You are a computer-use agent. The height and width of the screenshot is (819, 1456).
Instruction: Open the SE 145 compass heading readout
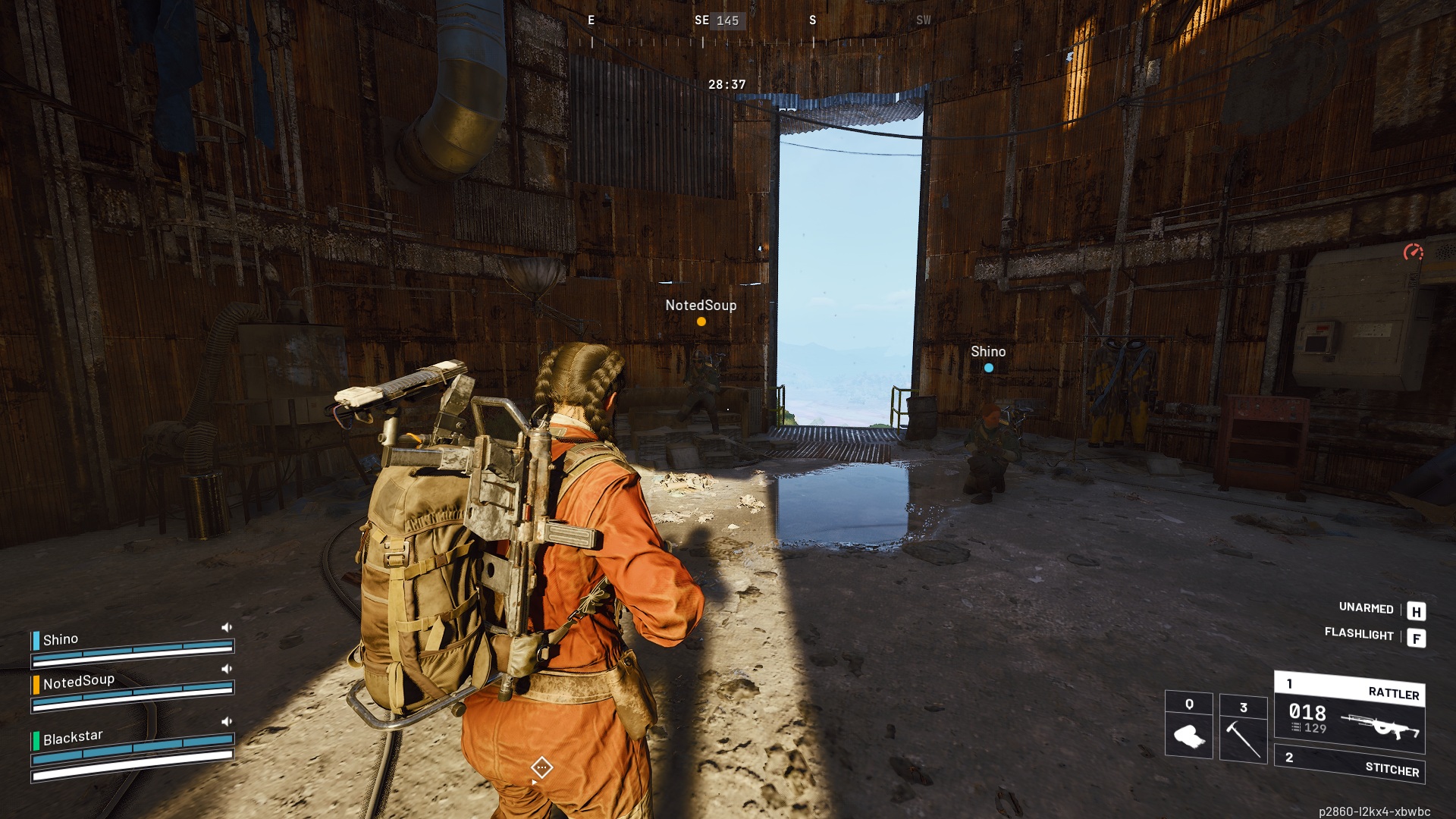click(719, 20)
